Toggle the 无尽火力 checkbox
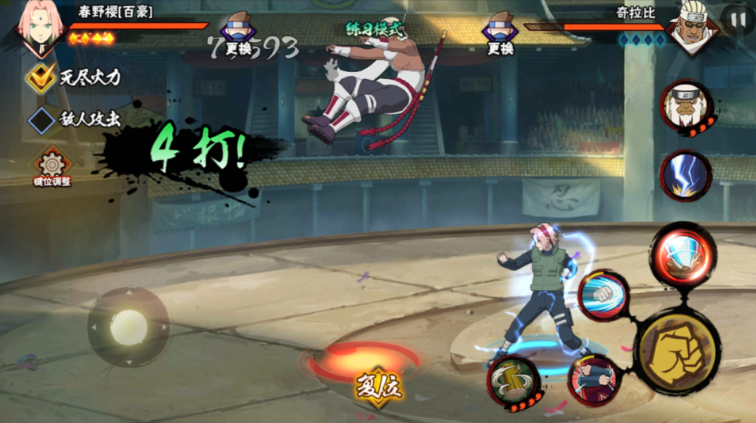This screenshot has height=423, width=756. [x=41, y=75]
